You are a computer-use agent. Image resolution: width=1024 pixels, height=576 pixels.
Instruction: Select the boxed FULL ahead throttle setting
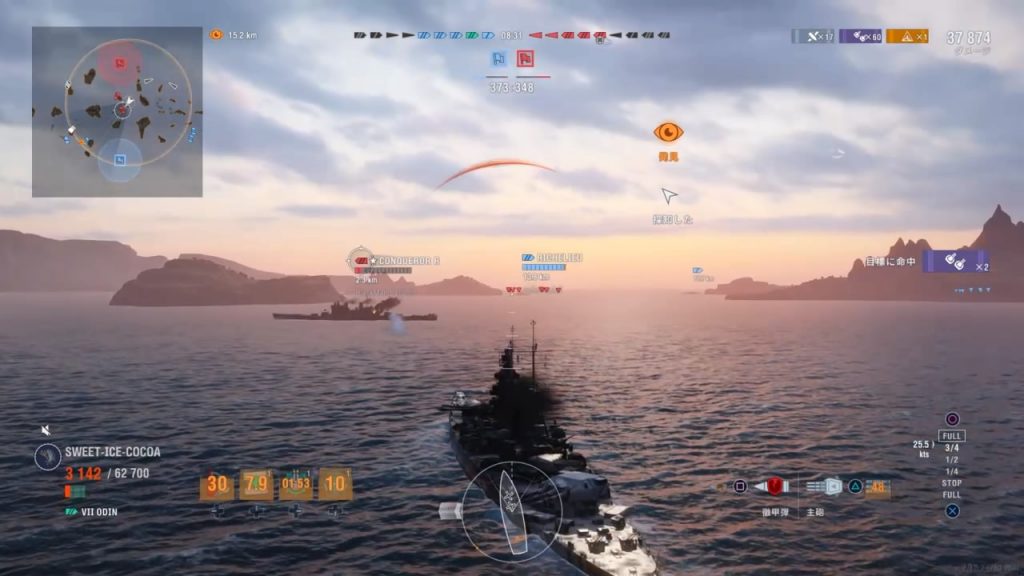pyautogui.click(x=952, y=436)
